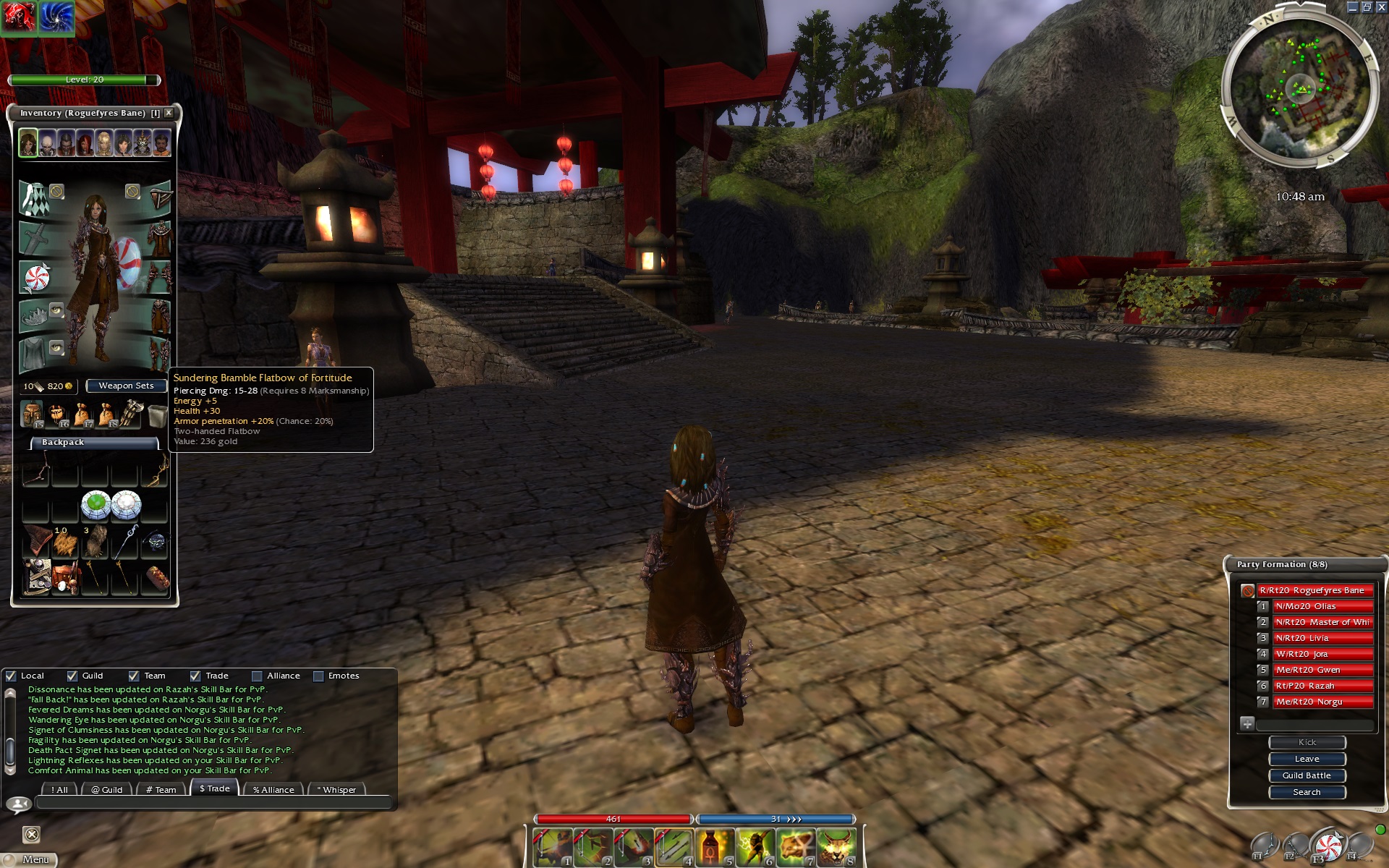This screenshot has width=1389, height=868.
Task: Select the Whisper chat channel tab
Action: (336, 789)
